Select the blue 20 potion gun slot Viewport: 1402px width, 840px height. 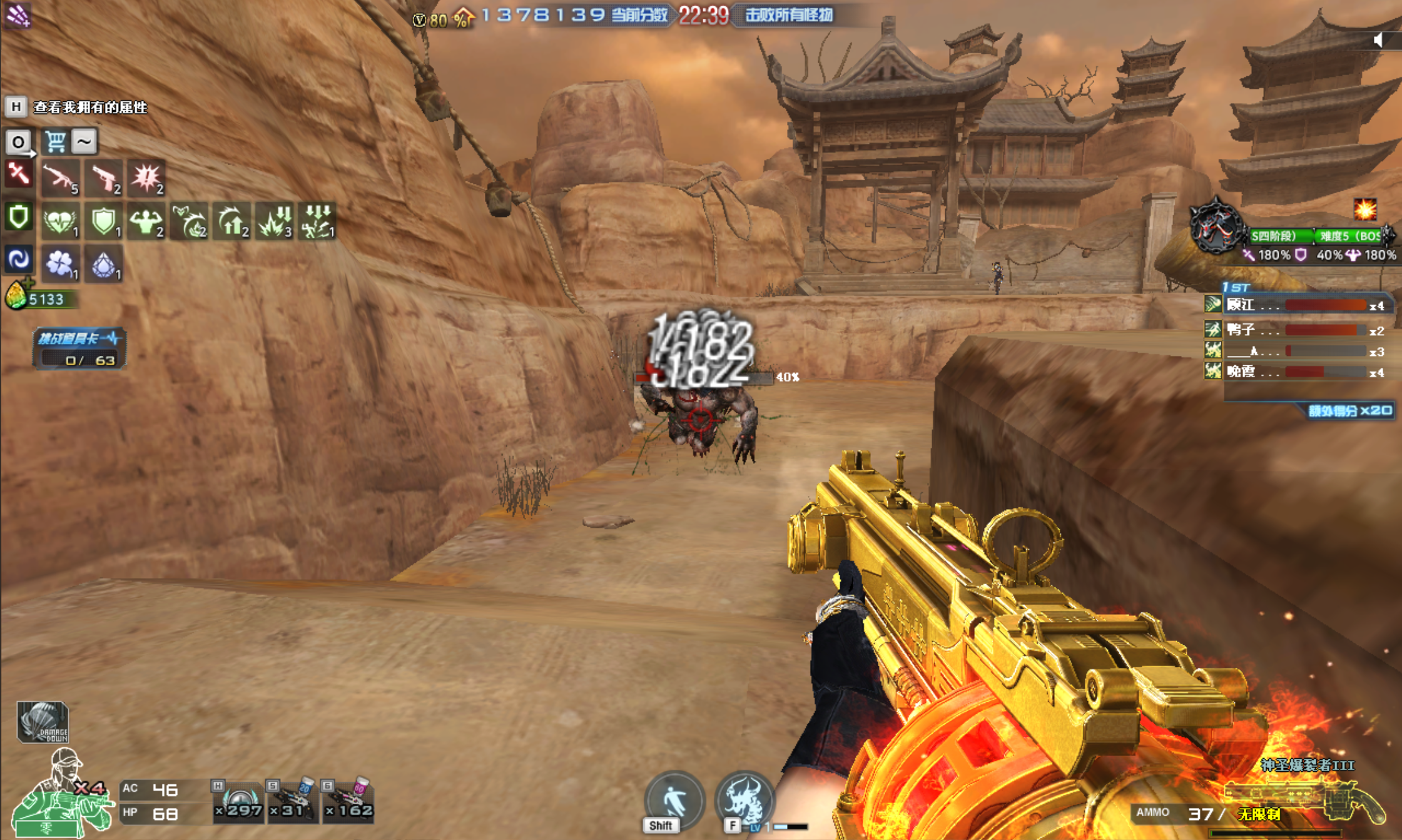pyautogui.click(x=292, y=801)
